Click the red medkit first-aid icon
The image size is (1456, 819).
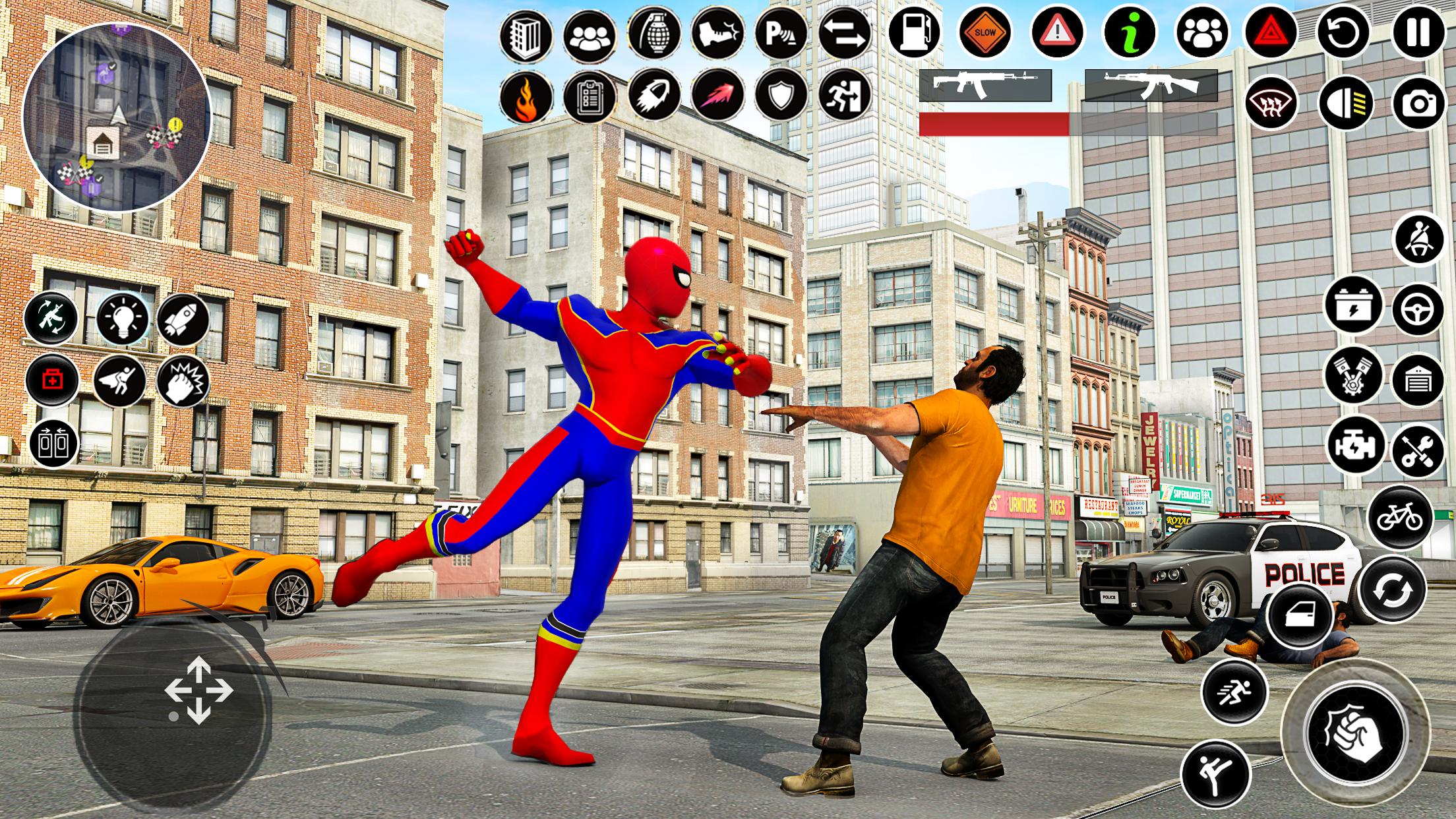tap(52, 380)
